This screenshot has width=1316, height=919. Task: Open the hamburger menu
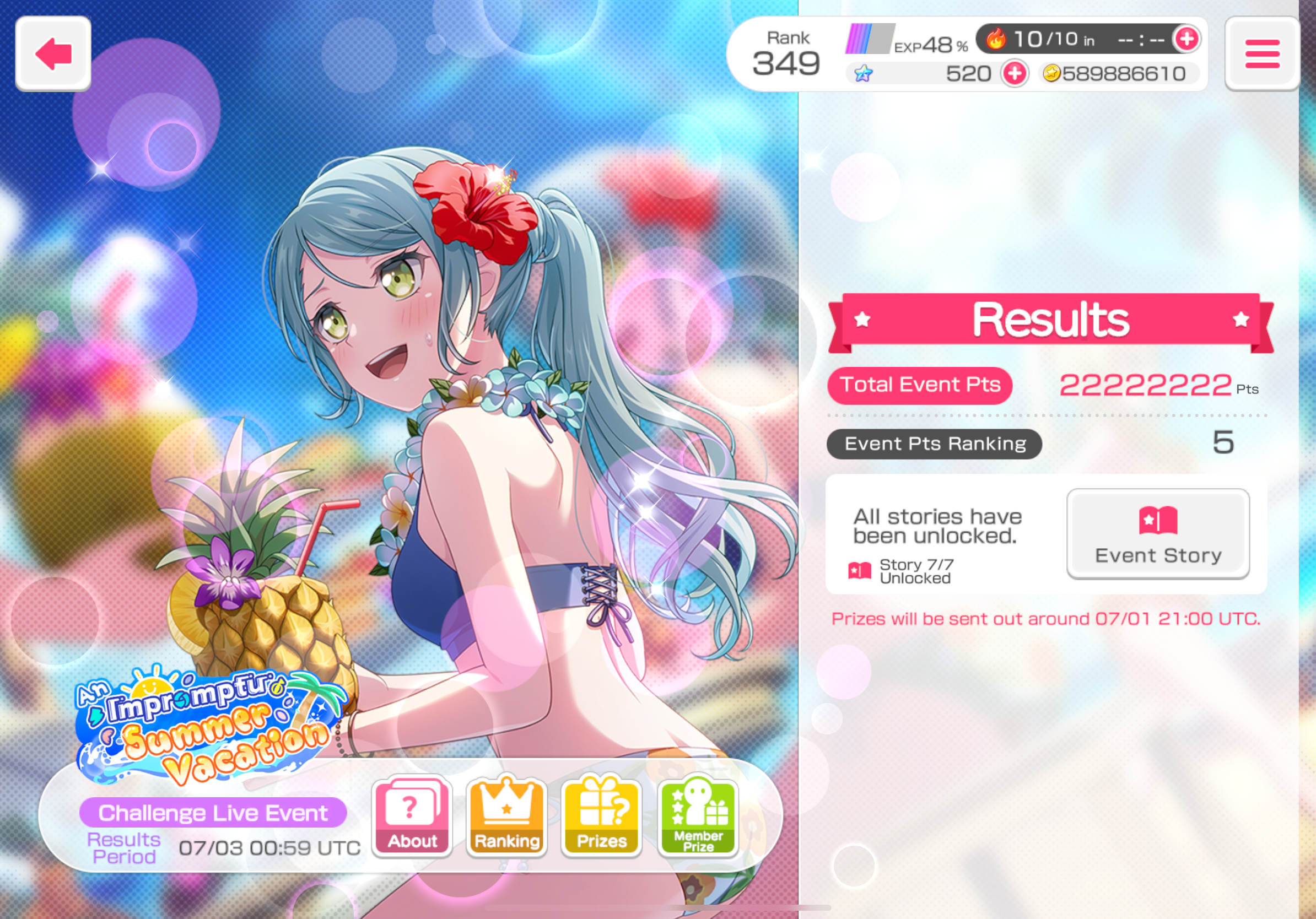(x=1261, y=54)
